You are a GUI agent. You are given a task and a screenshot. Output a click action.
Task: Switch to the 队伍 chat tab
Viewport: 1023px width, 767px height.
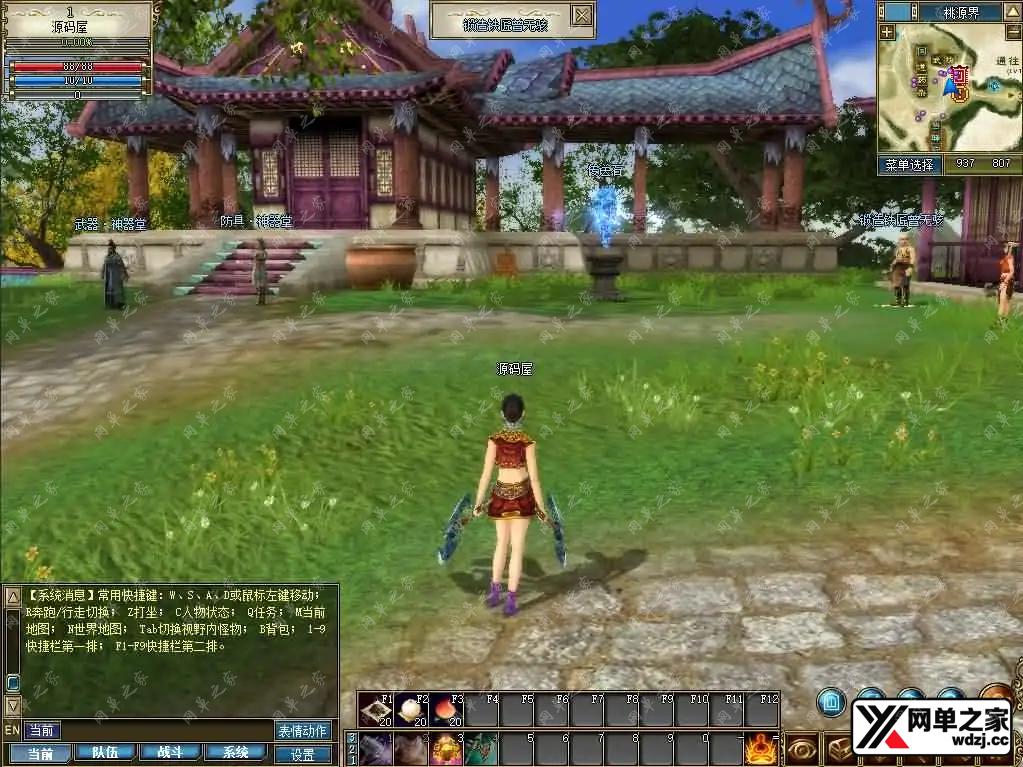[x=104, y=753]
